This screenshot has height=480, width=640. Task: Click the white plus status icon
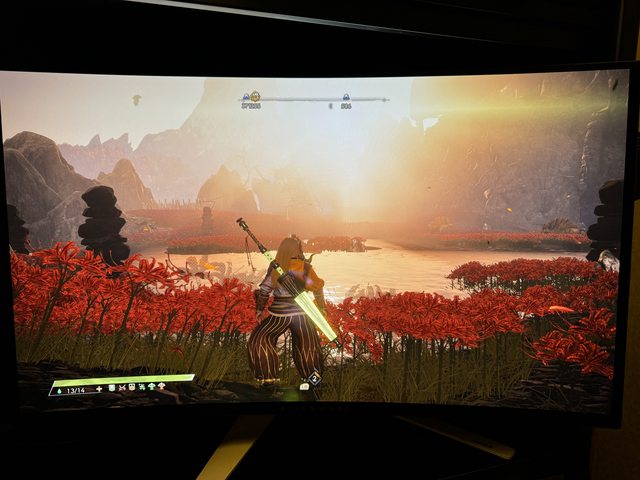tap(99, 387)
